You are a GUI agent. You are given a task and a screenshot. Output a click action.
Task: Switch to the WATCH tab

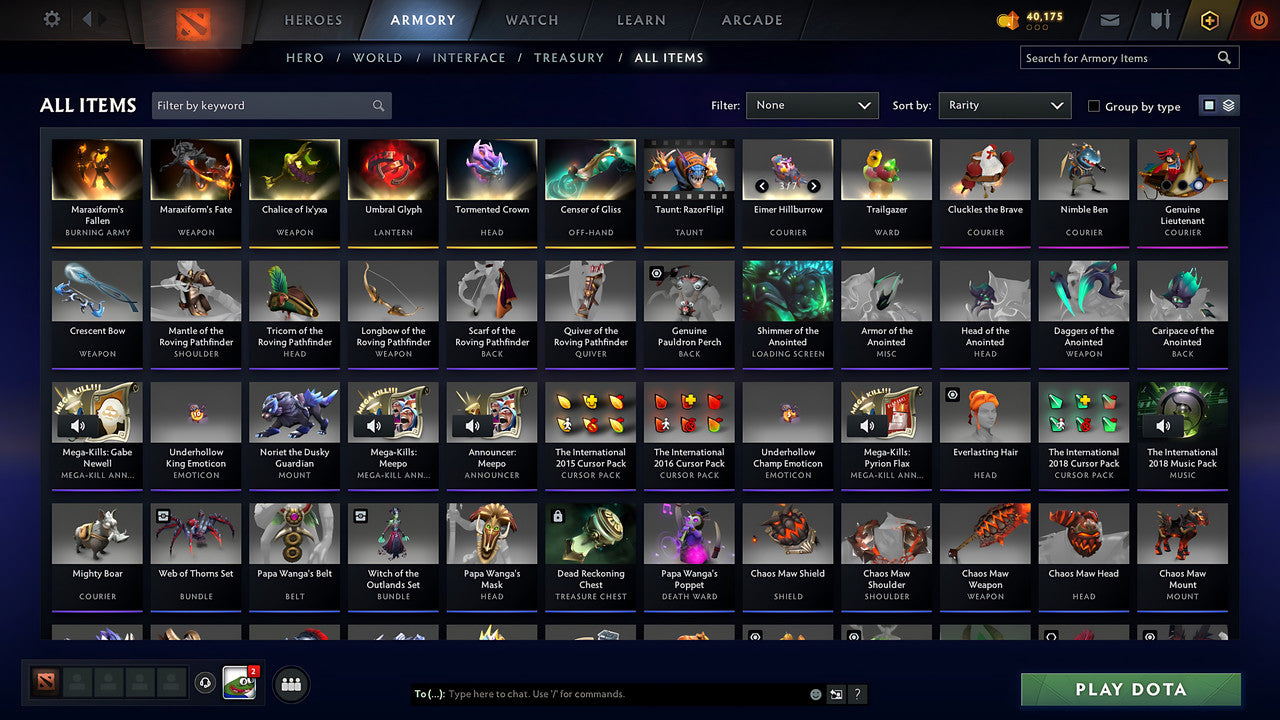click(x=531, y=20)
